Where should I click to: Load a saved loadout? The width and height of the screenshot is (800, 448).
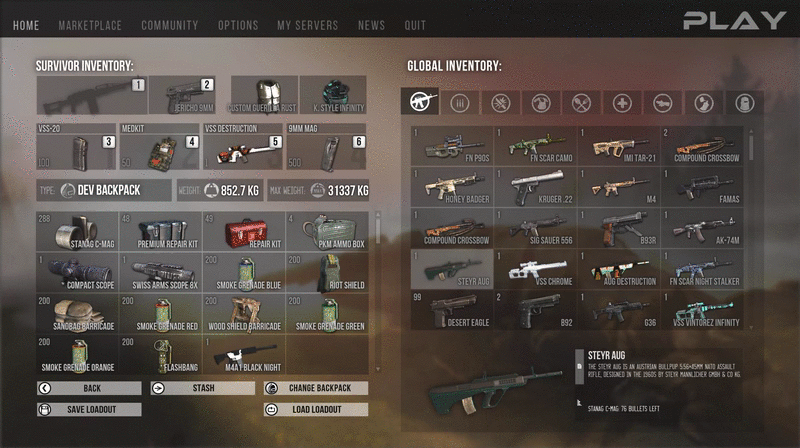[x=316, y=409]
